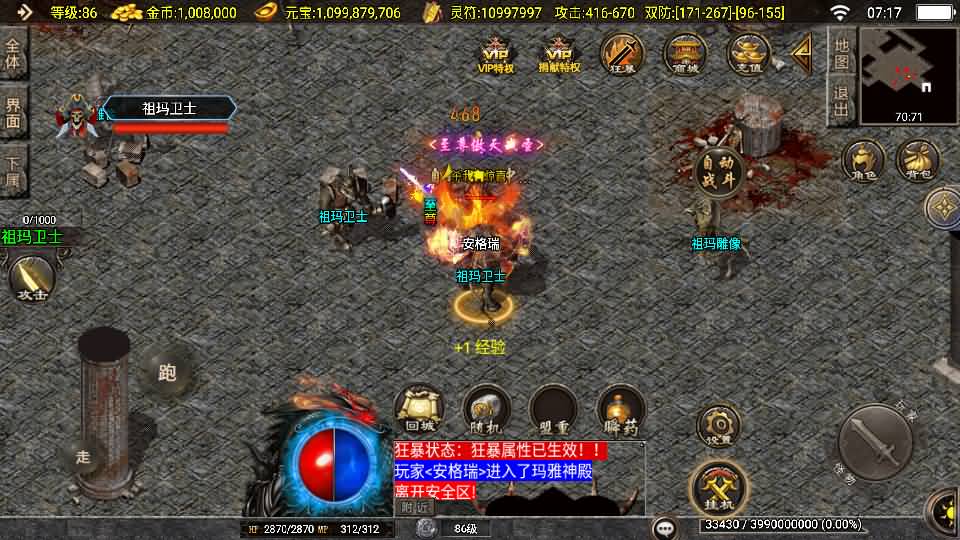This screenshot has width=960, height=540.
Task: Open the 捐献特权 donation privileges
Action: coord(559,55)
